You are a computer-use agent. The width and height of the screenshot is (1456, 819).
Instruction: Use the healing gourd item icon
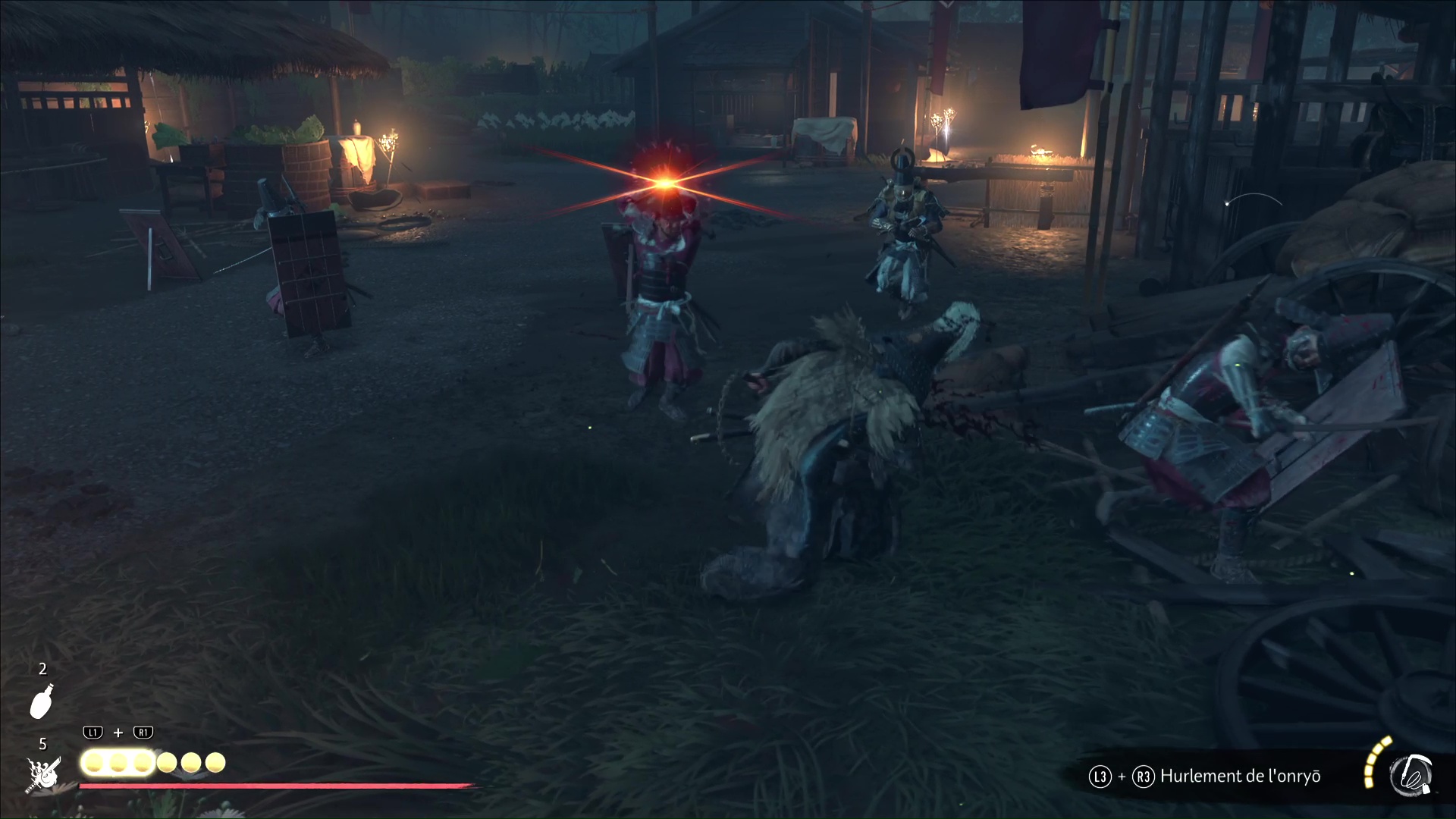[x=41, y=701]
